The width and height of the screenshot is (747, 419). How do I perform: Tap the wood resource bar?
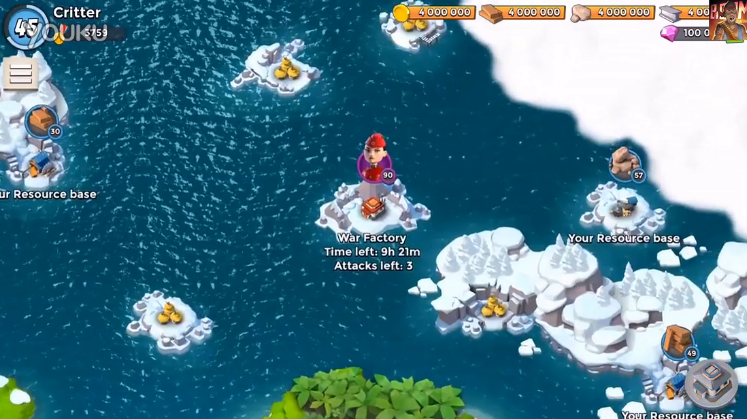coord(522,12)
